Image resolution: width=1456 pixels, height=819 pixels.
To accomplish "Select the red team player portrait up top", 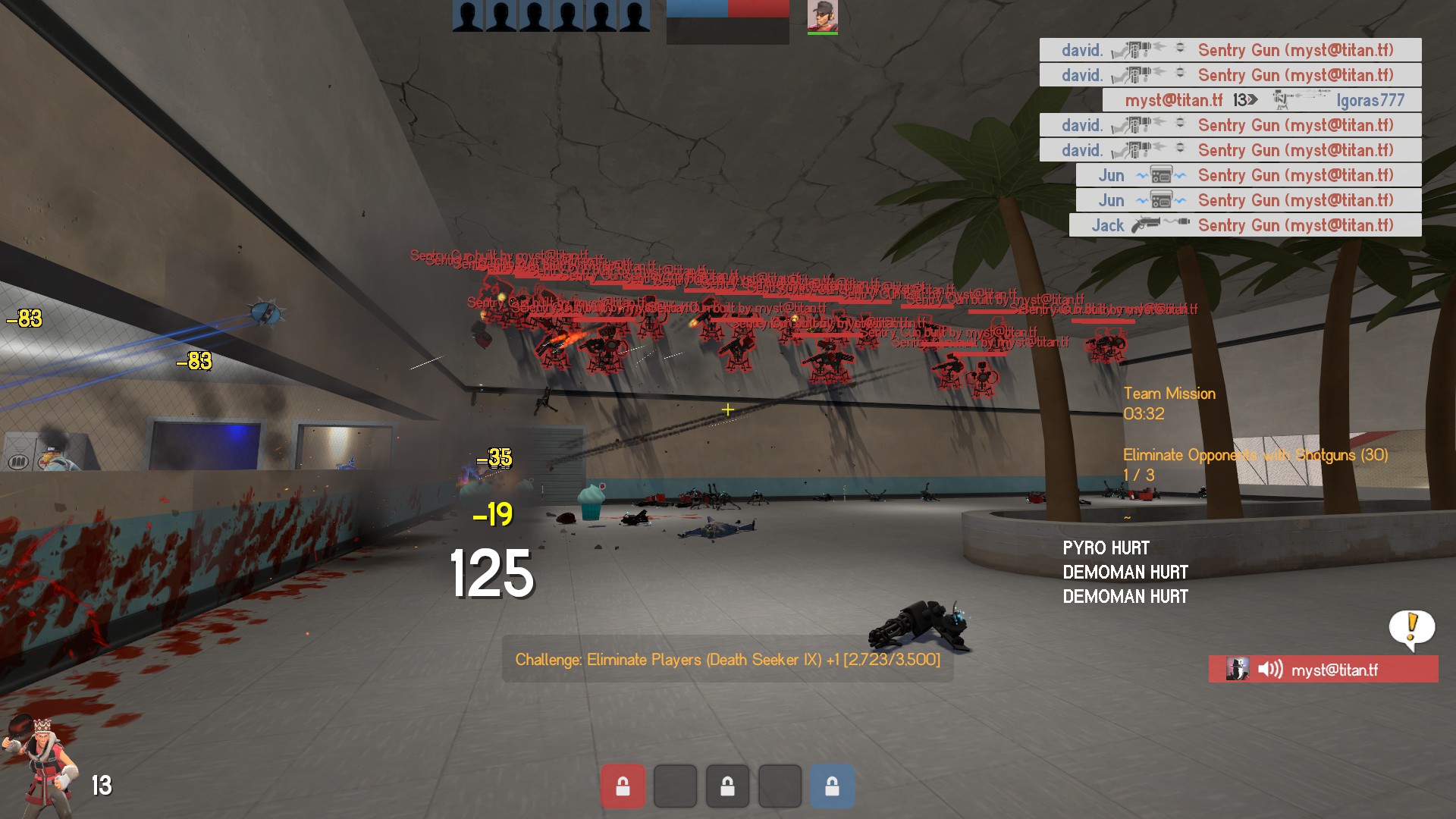I will point(822,17).
